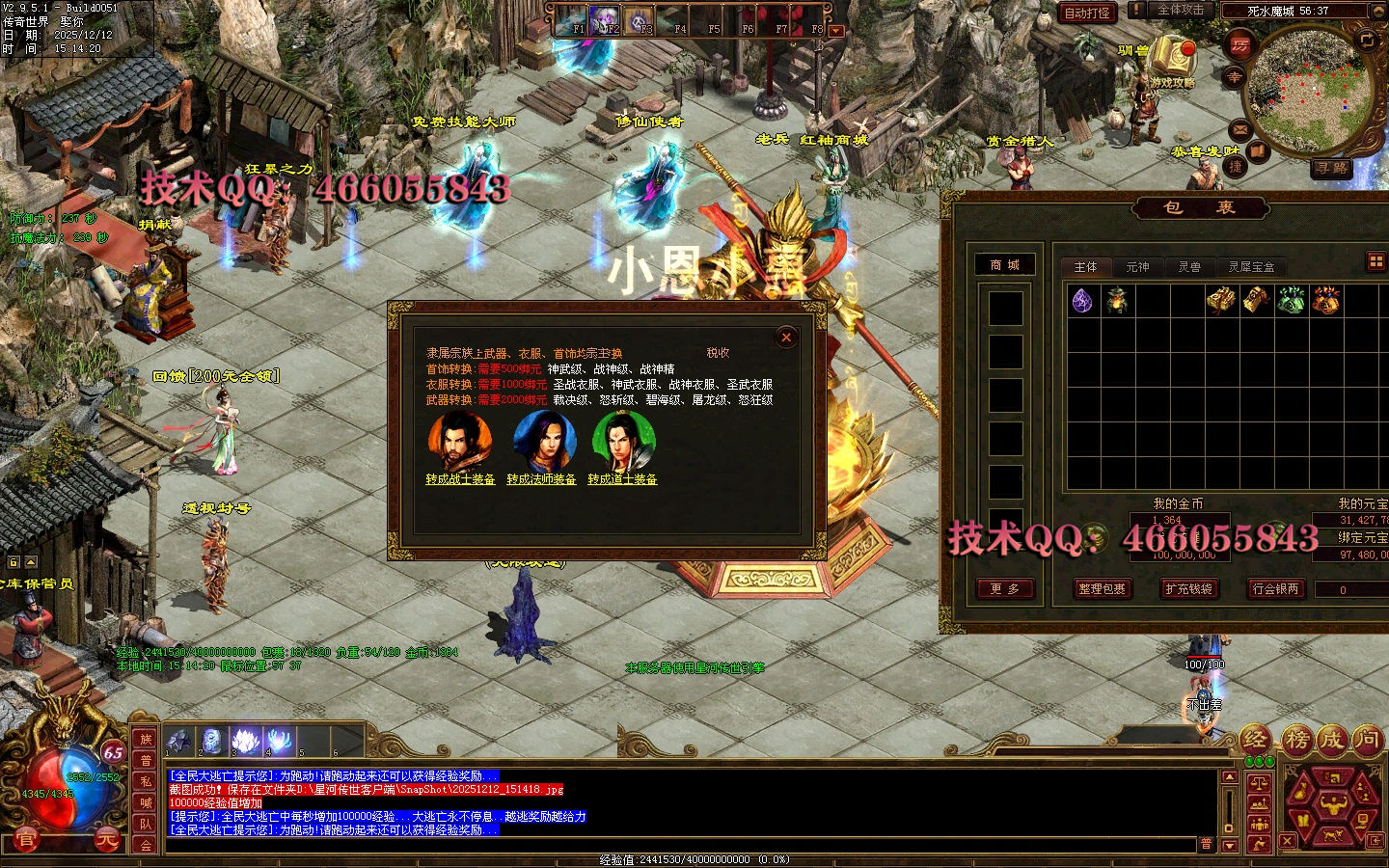The image size is (1389, 868).
Task: Switch to the 元神 bag tab
Action: [1137, 267]
